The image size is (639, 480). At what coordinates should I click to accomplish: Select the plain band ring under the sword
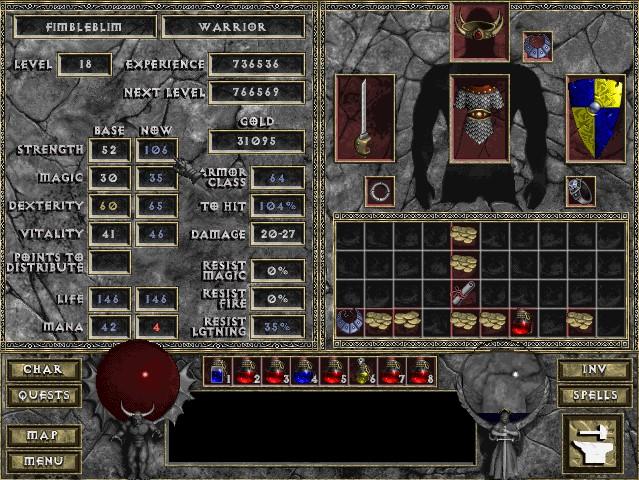[379, 190]
